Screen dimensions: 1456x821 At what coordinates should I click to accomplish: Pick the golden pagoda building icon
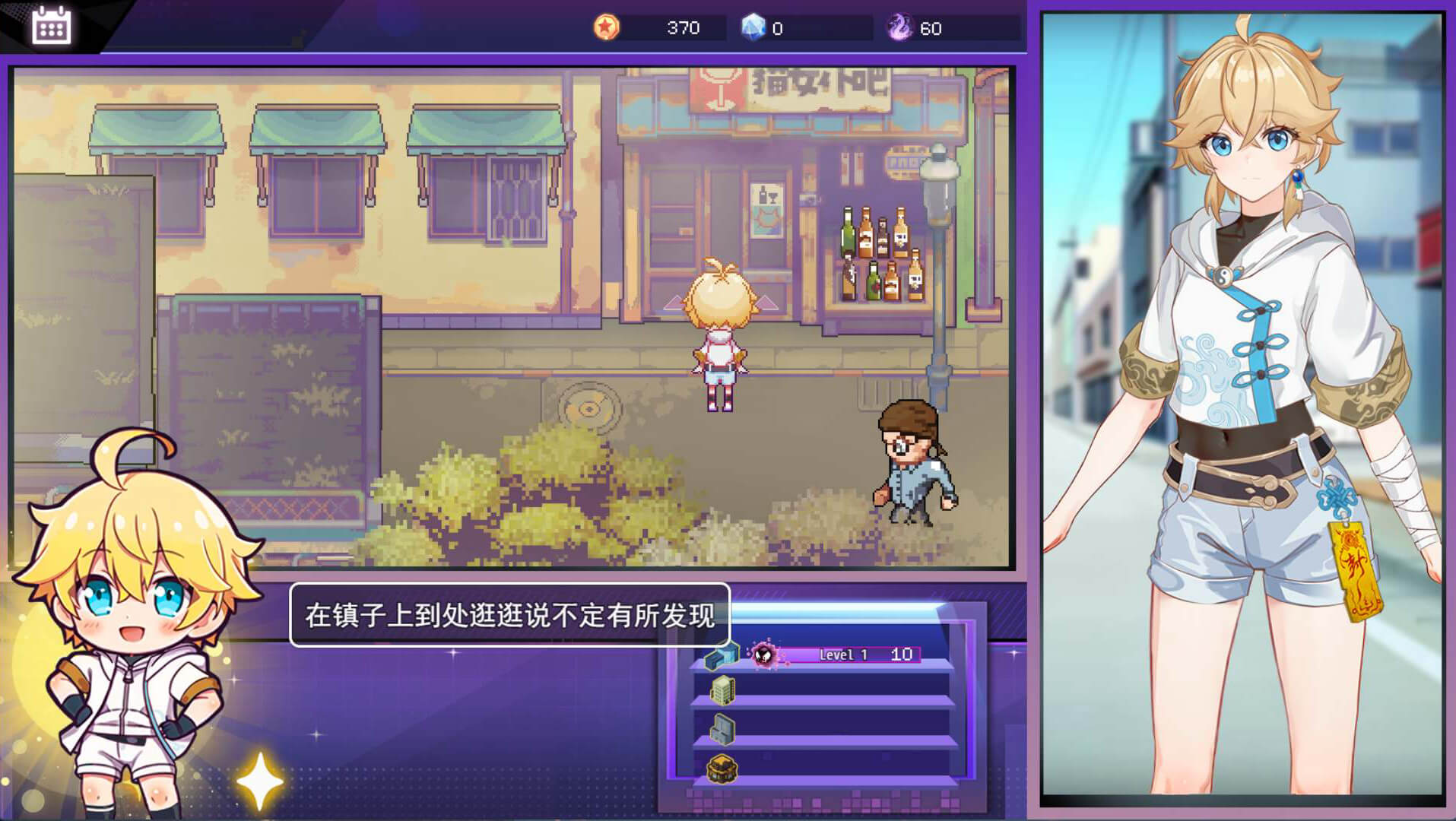[x=722, y=769]
